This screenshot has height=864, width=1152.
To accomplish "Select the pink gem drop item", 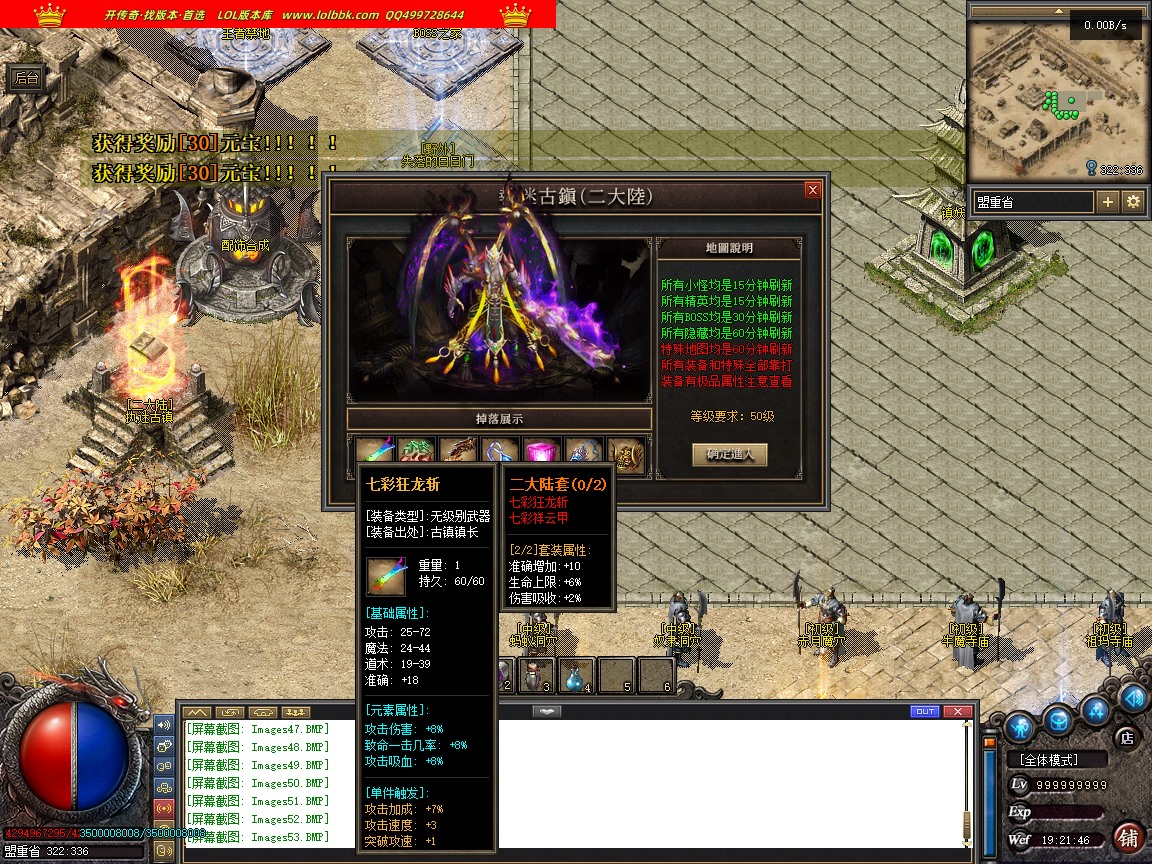I will point(541,453).
